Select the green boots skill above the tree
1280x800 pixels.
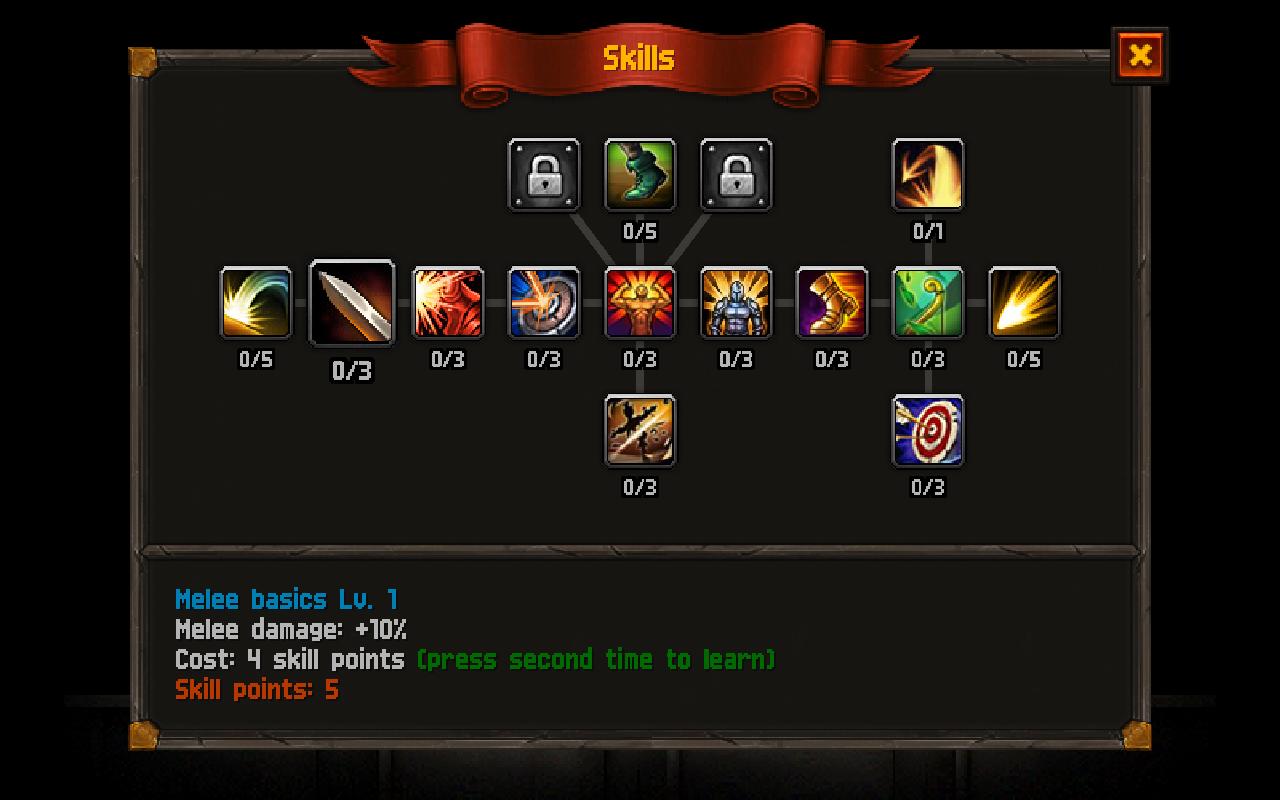pyautogui.click(x=640, y=175)
